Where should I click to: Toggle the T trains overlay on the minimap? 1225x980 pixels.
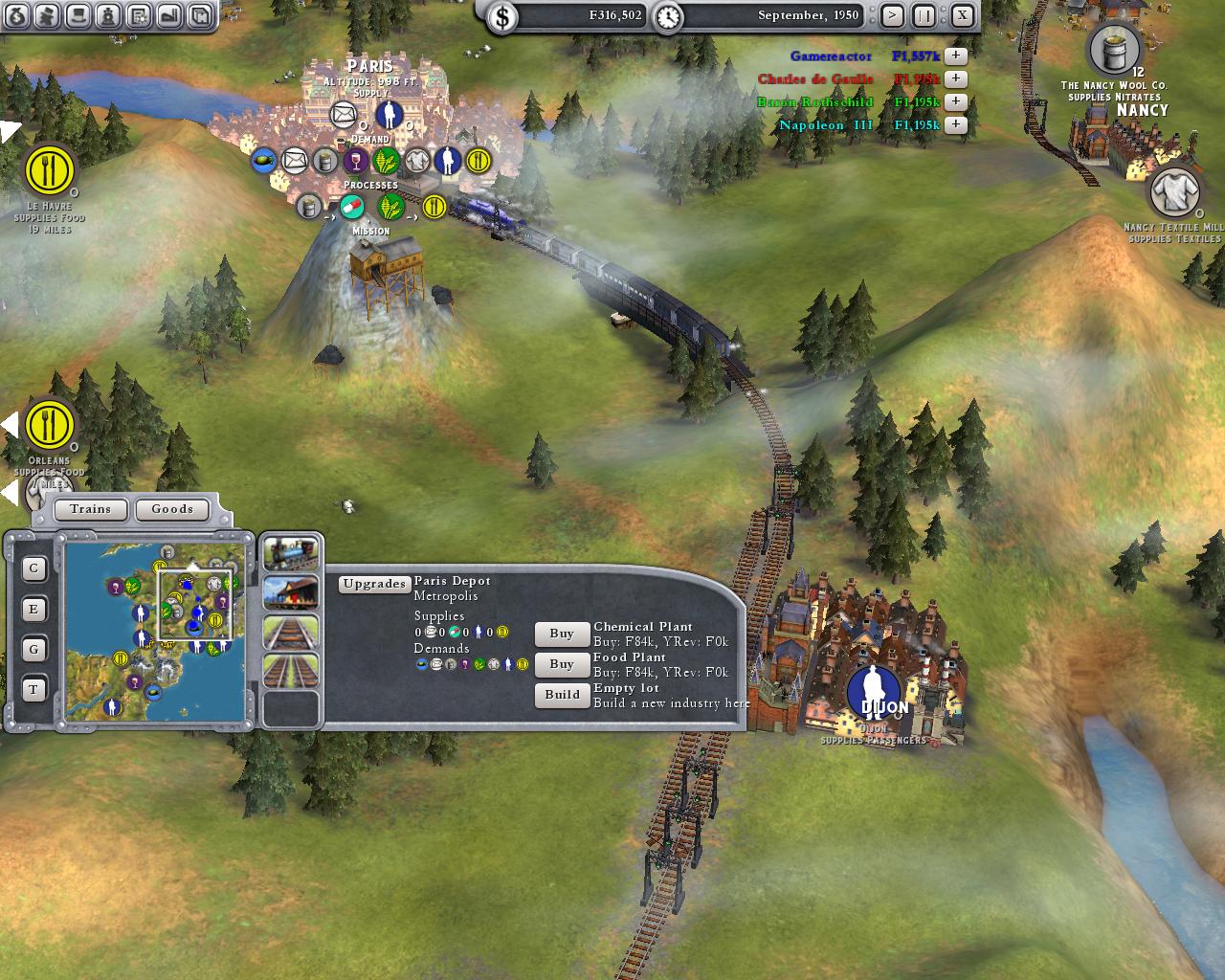[33, 689]
